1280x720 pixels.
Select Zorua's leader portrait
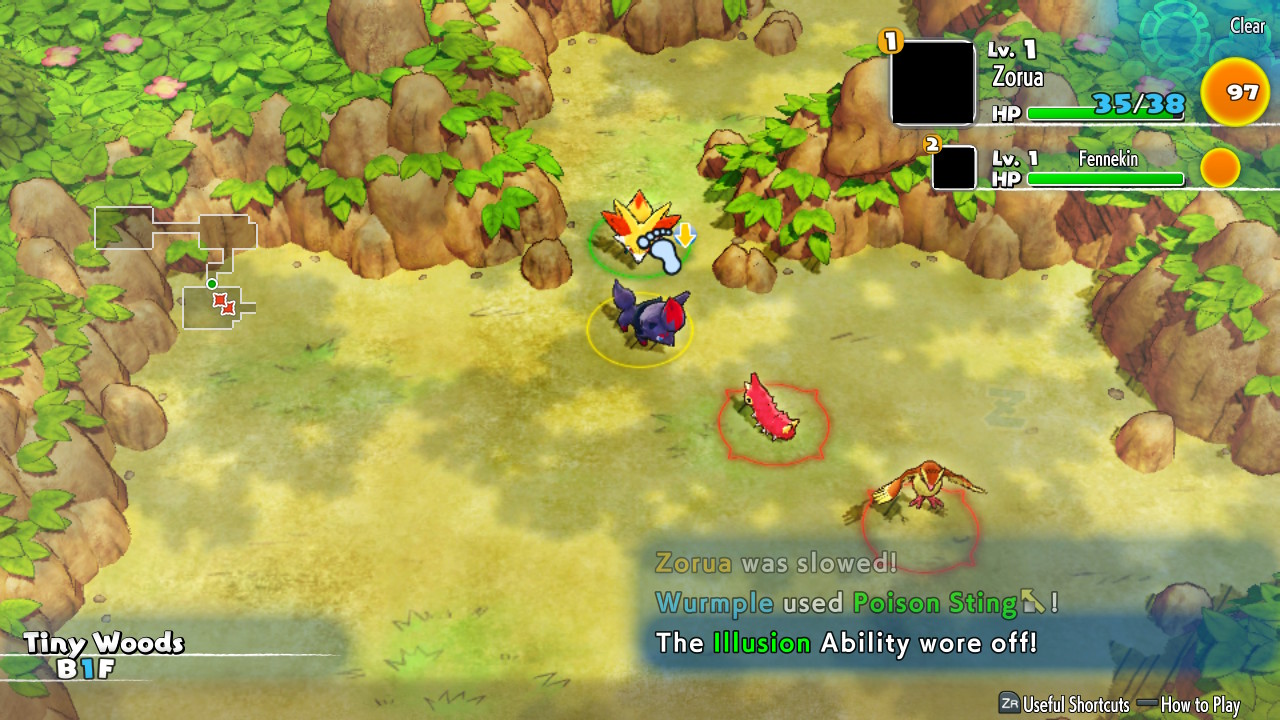tap(933, 83)
